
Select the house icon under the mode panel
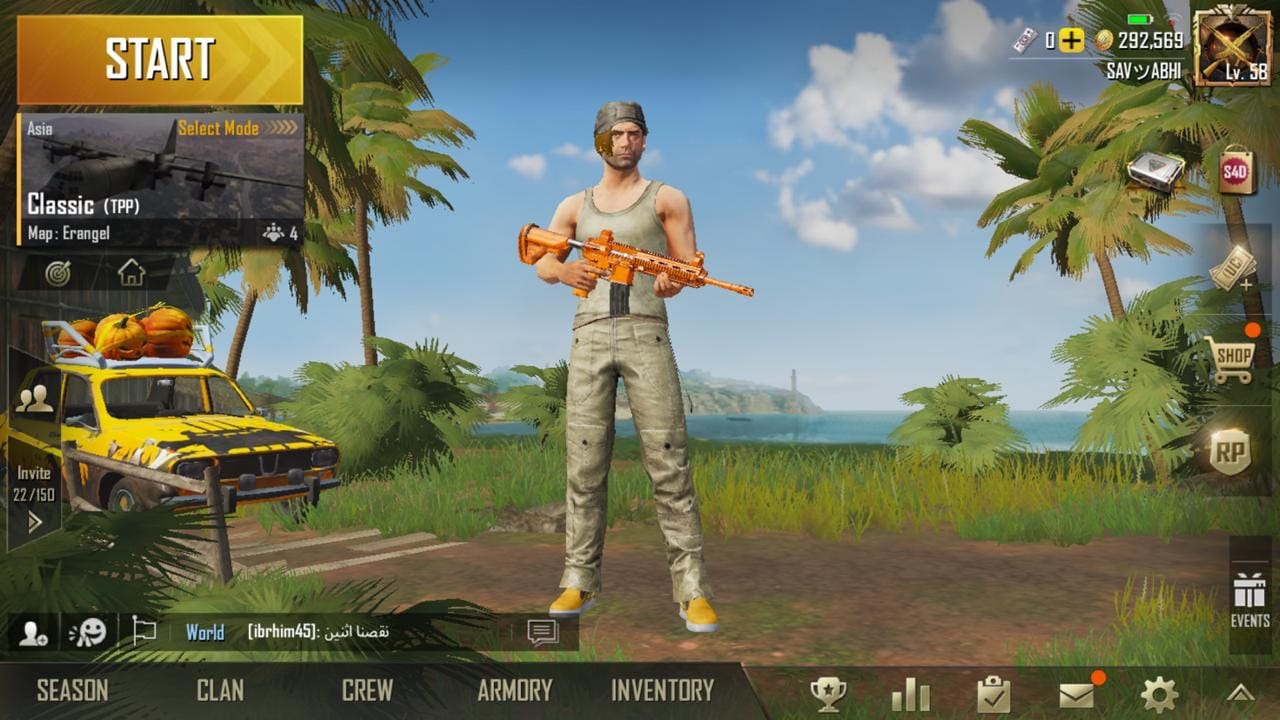131,273
